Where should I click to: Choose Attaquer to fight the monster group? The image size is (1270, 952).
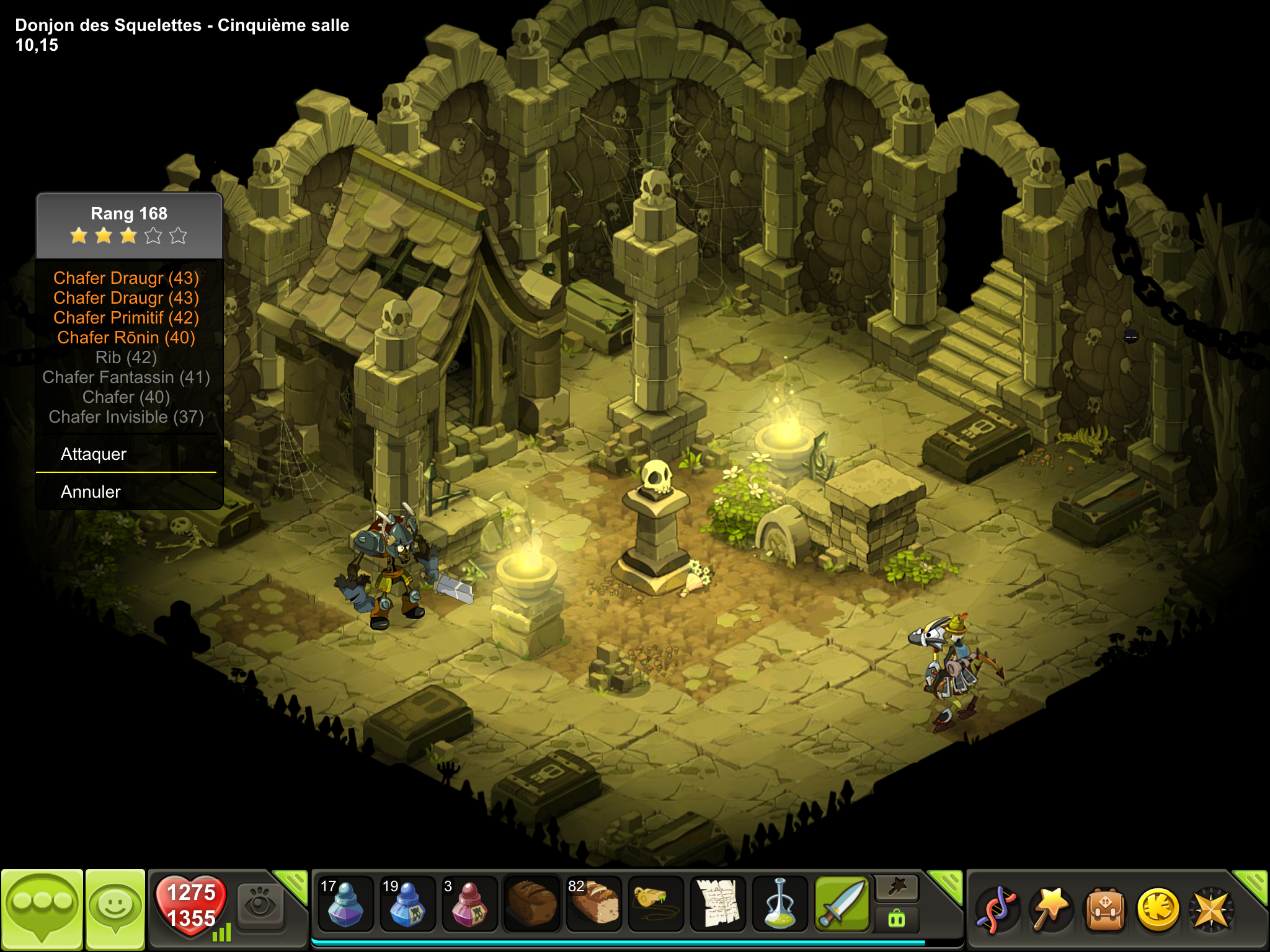pyautogui.click(x=94, y=454)
